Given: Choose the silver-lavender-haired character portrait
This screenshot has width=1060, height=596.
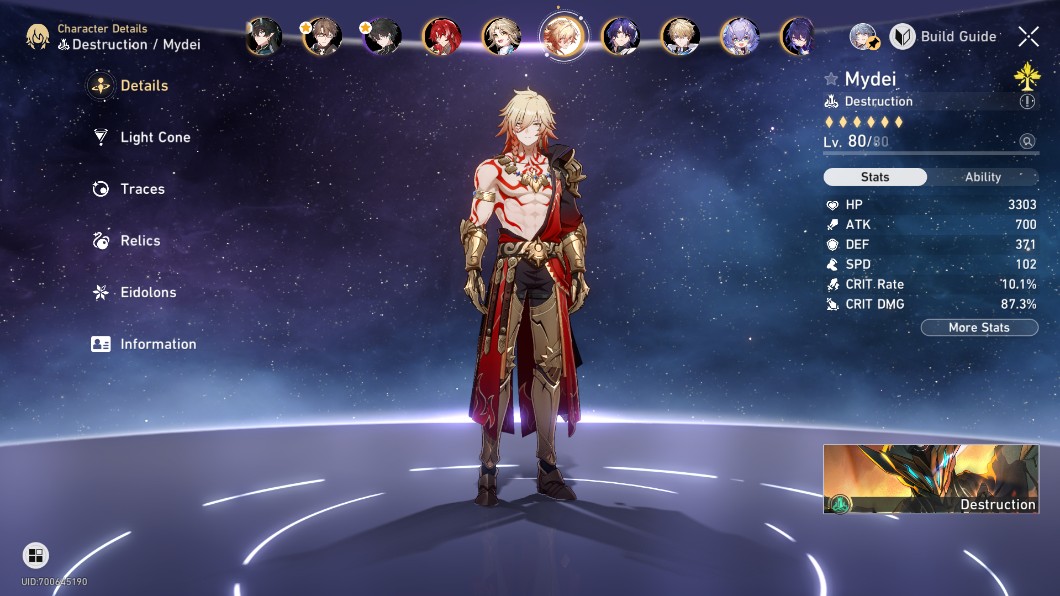Looking at the screenshot, I should click(740, 36).
